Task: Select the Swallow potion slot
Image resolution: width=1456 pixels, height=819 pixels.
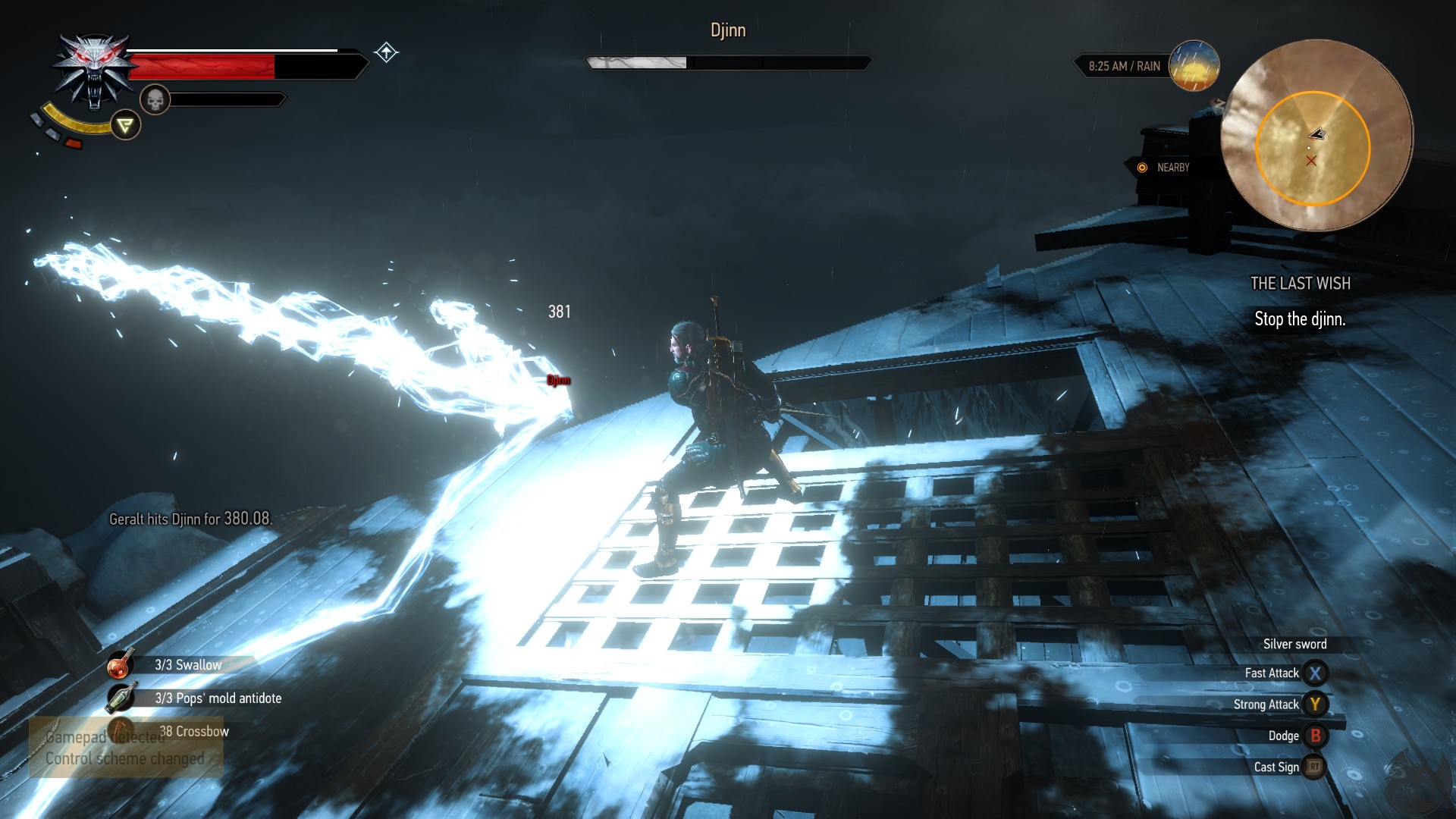Action: coord(121,664)
